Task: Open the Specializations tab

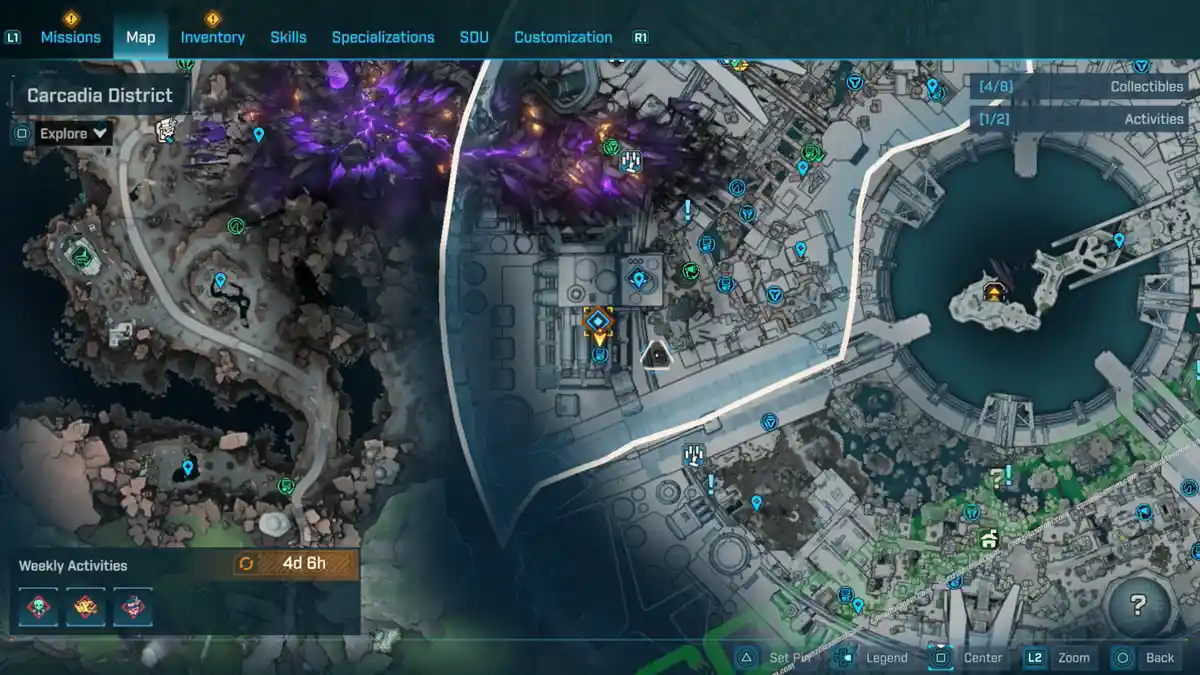Action: click(x=383, y=37)
